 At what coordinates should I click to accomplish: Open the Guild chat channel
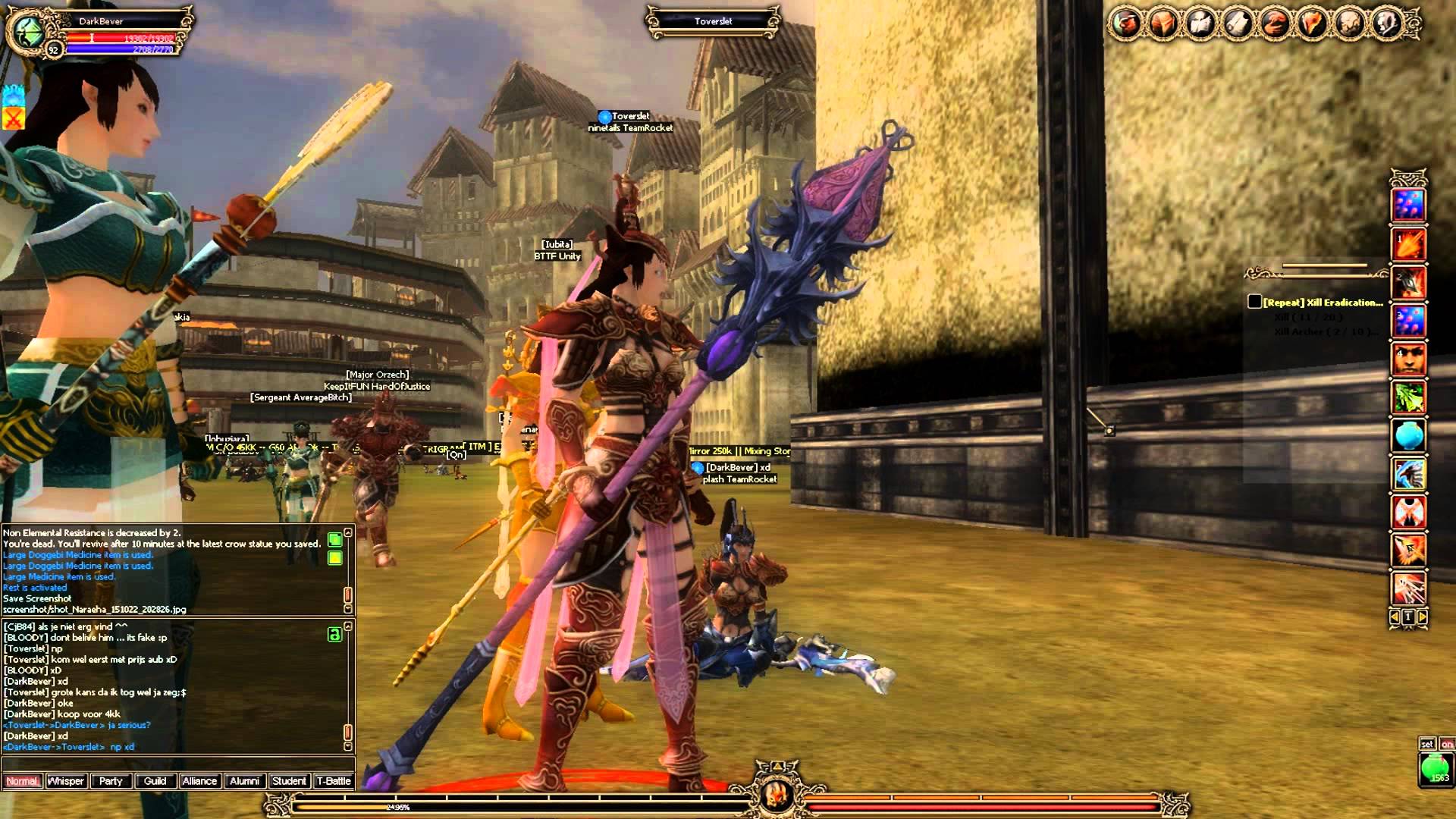[155, 781]
